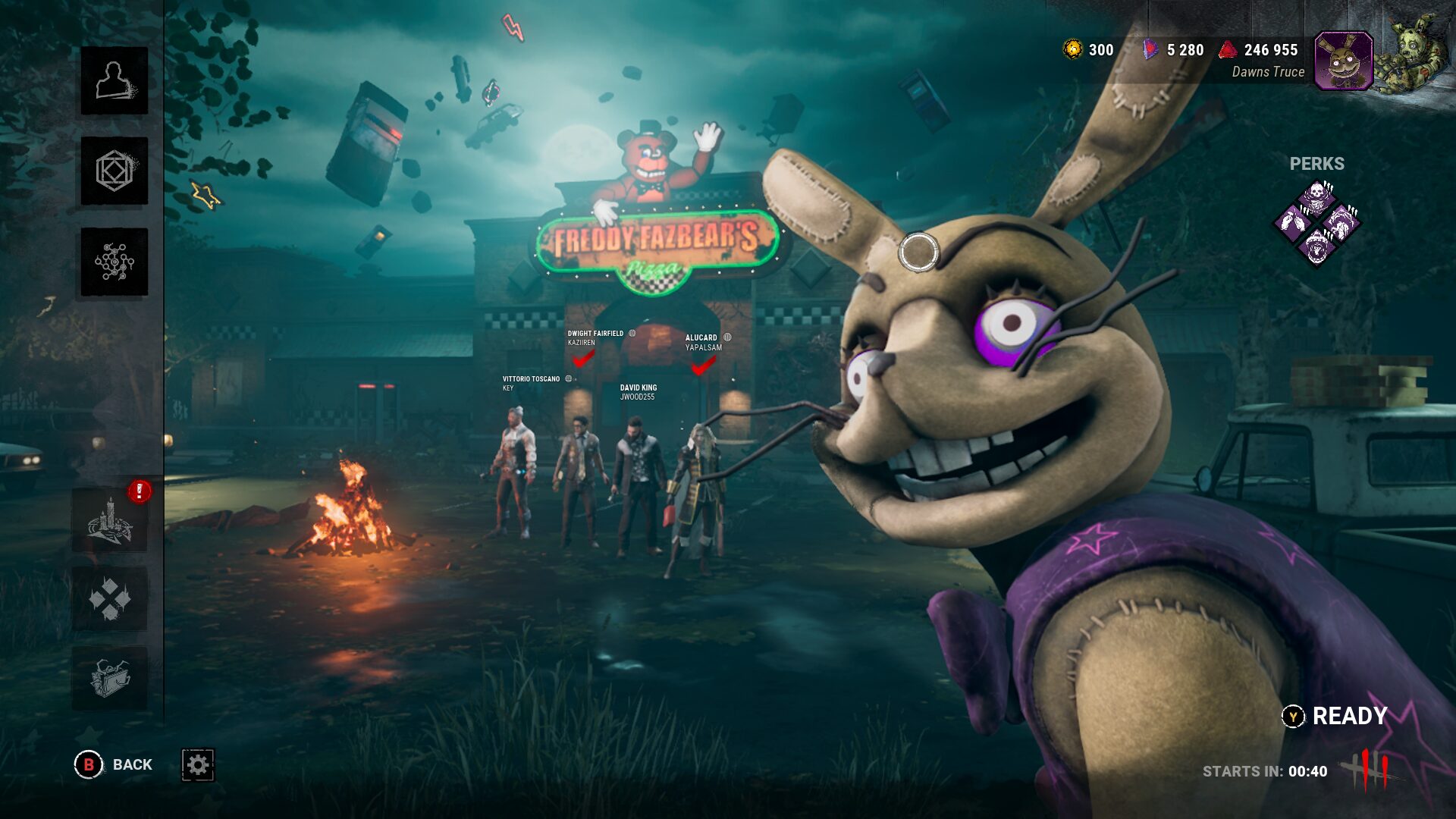Select the Bloodpoints currency counter

click(x=1259, y=50)
